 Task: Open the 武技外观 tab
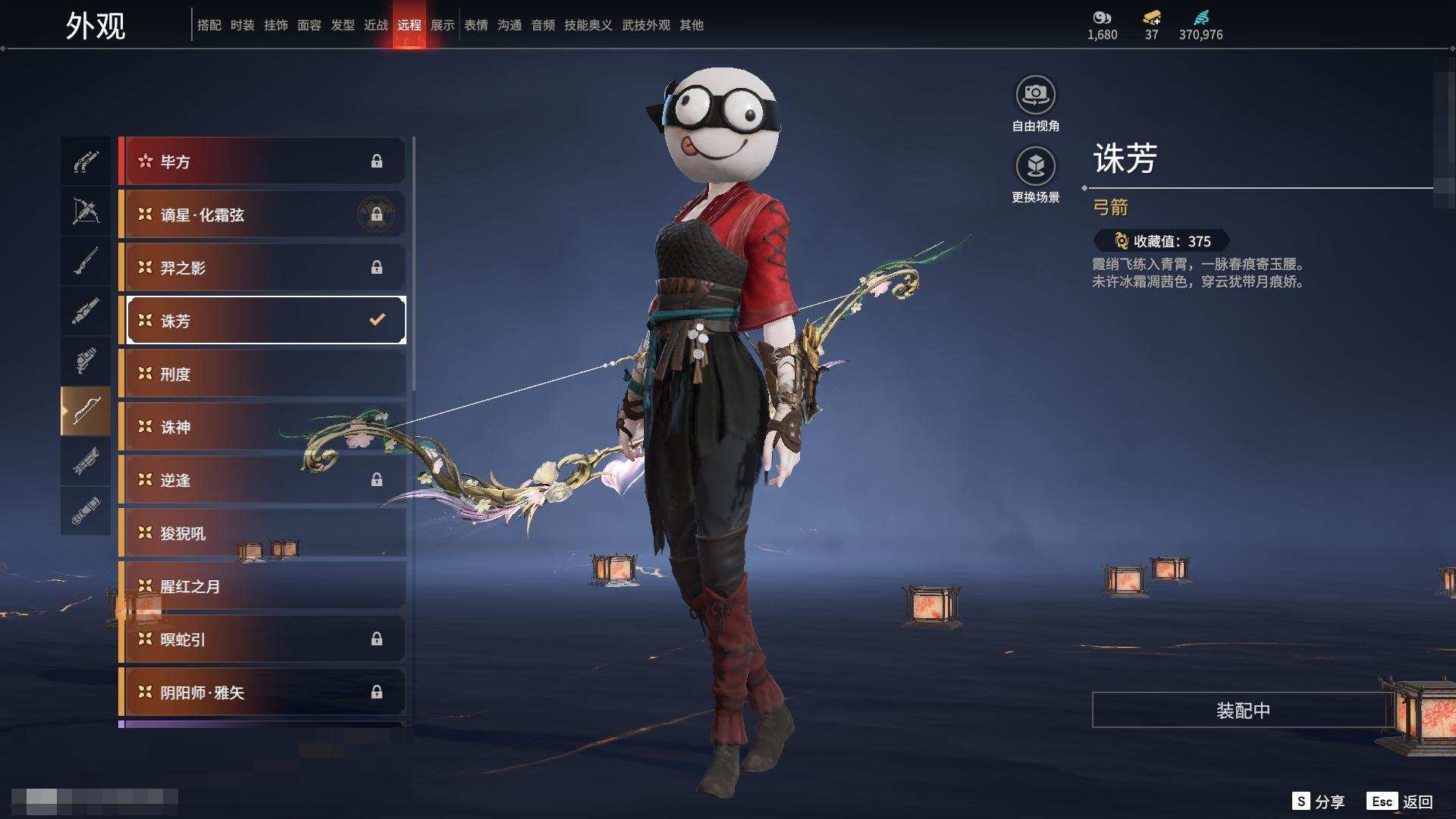coord(646,25)
